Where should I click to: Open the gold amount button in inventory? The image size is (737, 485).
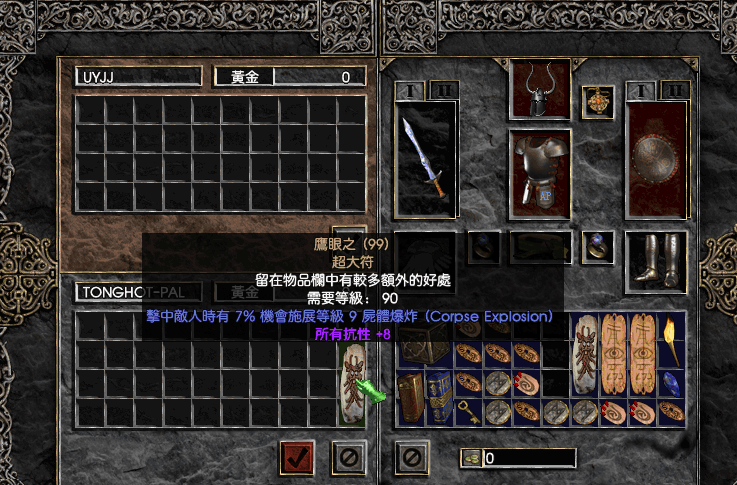pos(469,458)
